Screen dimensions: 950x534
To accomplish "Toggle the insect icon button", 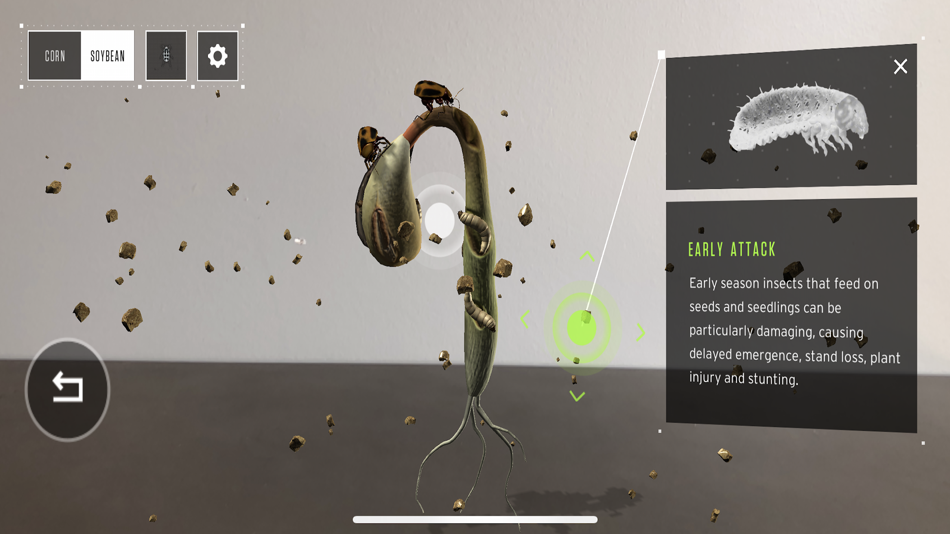I will tap(166, 56).
